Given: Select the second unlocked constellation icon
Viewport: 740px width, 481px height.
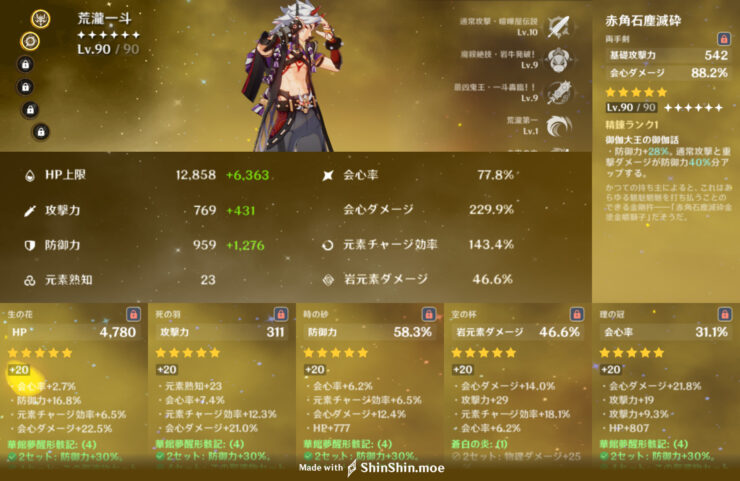Looking at the screenshot, I should click(32, 41).
